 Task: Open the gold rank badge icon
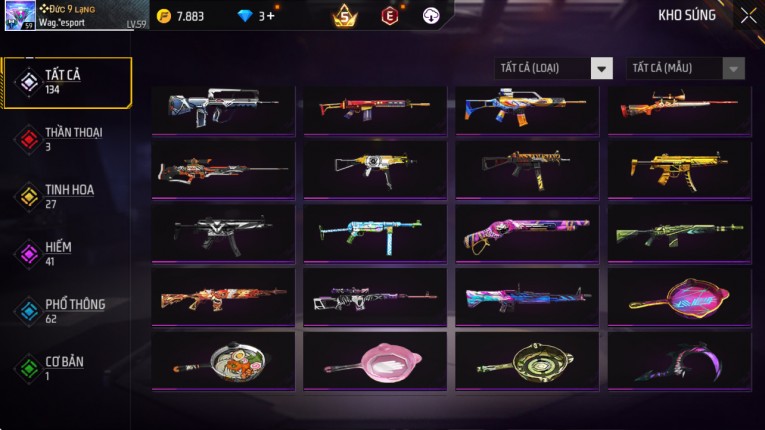(345, 16)
